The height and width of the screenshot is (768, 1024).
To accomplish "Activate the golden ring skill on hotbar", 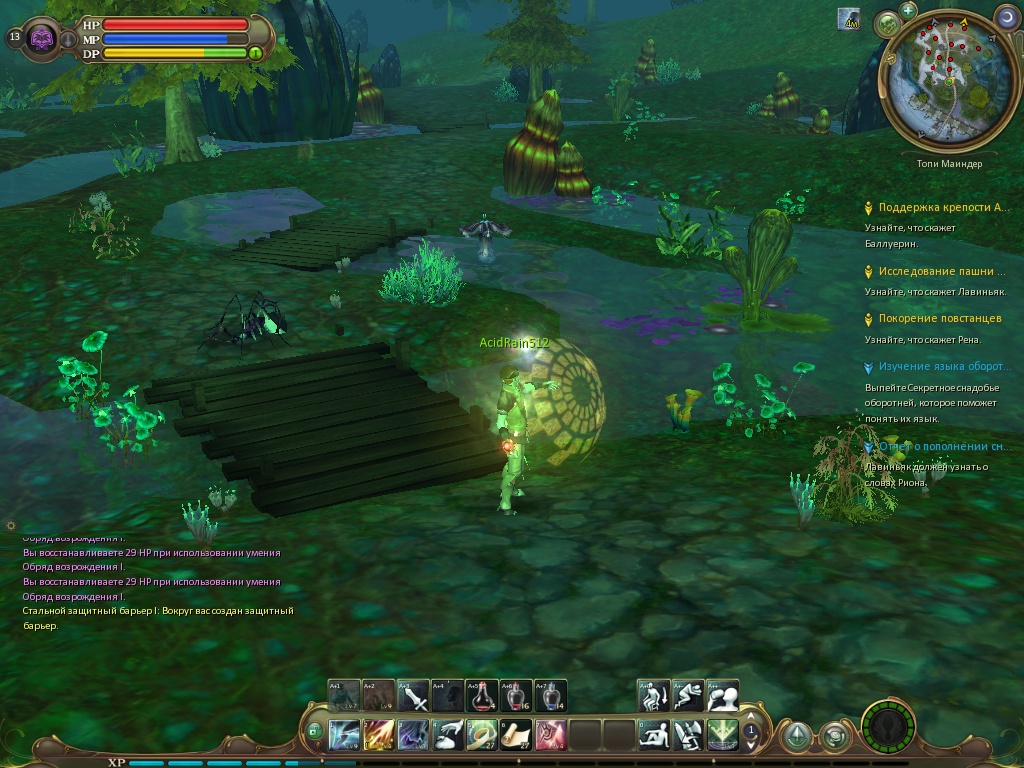I will pos(482,735).
